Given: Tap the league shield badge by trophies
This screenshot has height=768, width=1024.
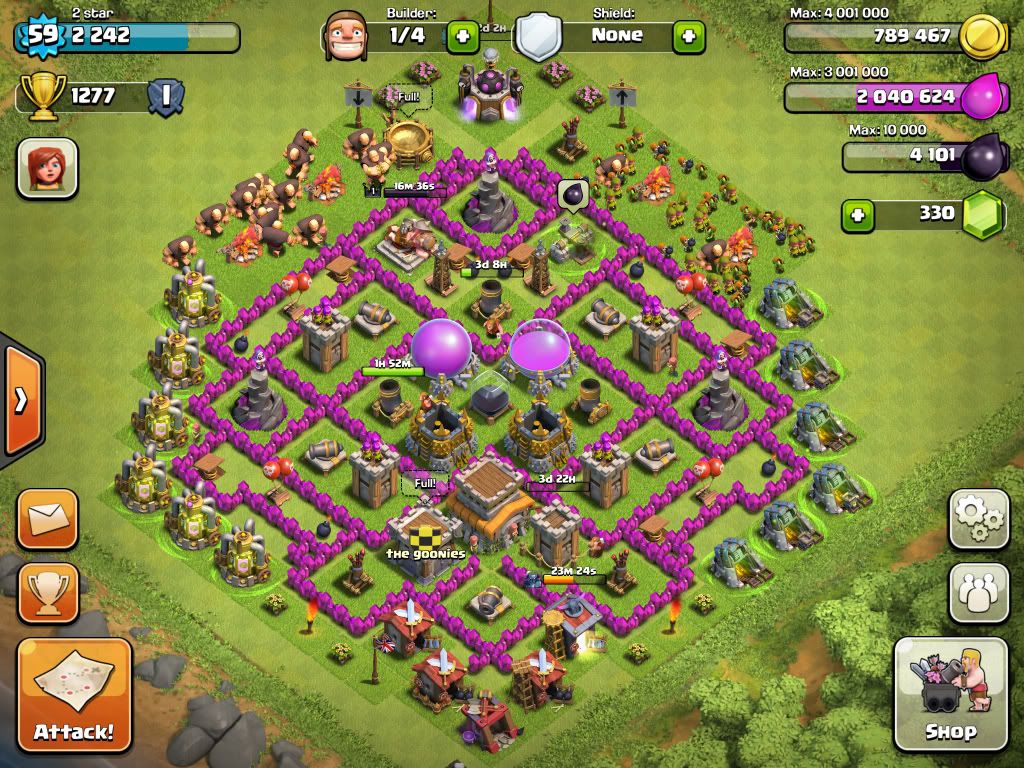Looking at the screenshot, I should [164, 96].
